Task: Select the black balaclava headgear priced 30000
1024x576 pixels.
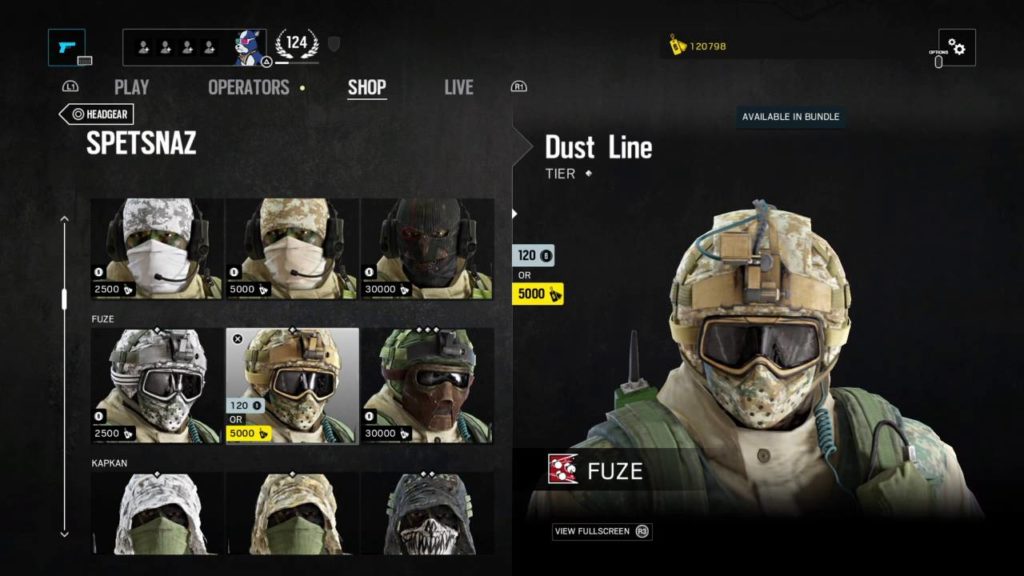Action: coord(427,248)
